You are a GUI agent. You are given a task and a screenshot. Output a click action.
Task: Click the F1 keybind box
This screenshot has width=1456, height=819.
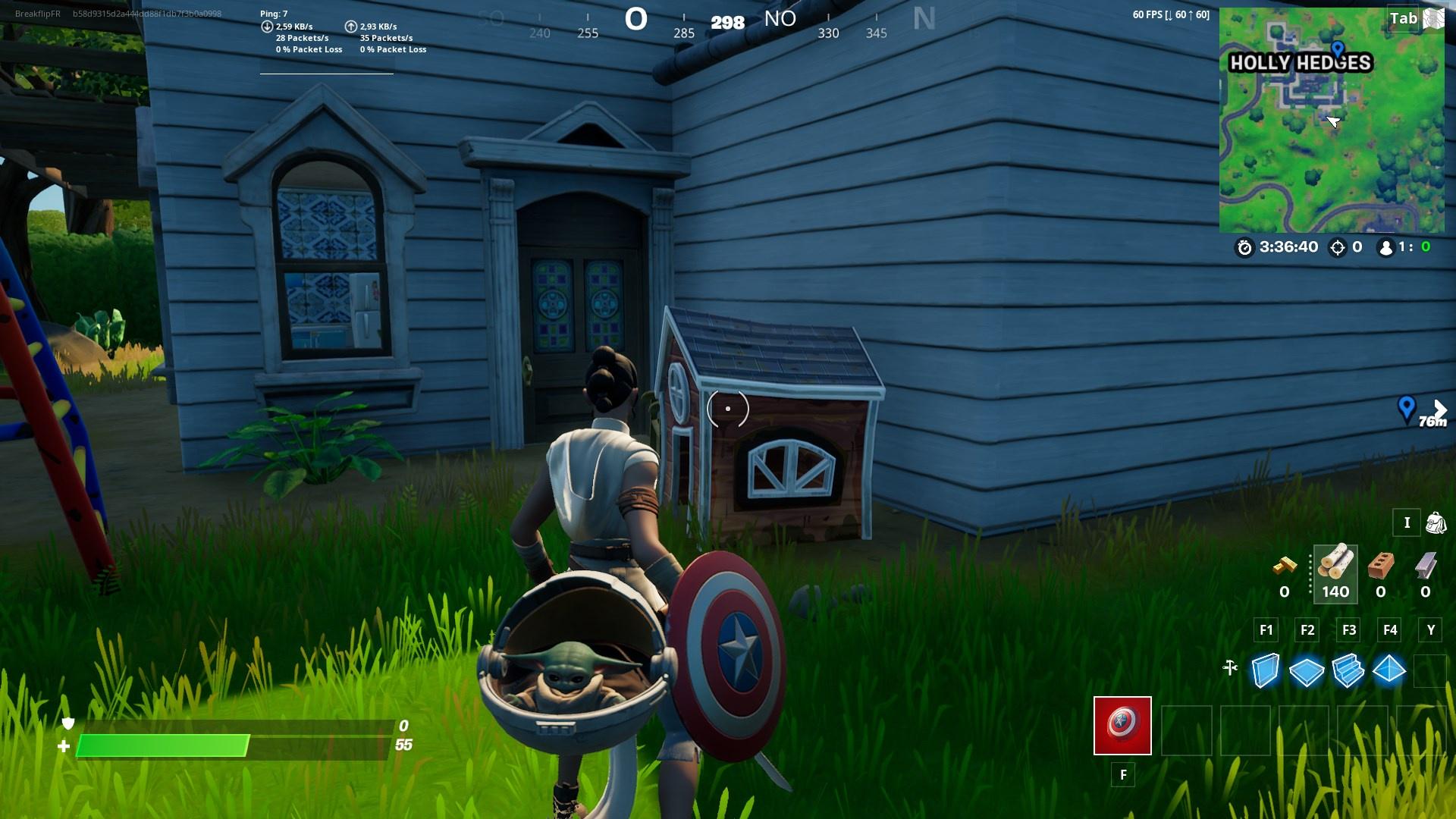[x=1265, y=629]
